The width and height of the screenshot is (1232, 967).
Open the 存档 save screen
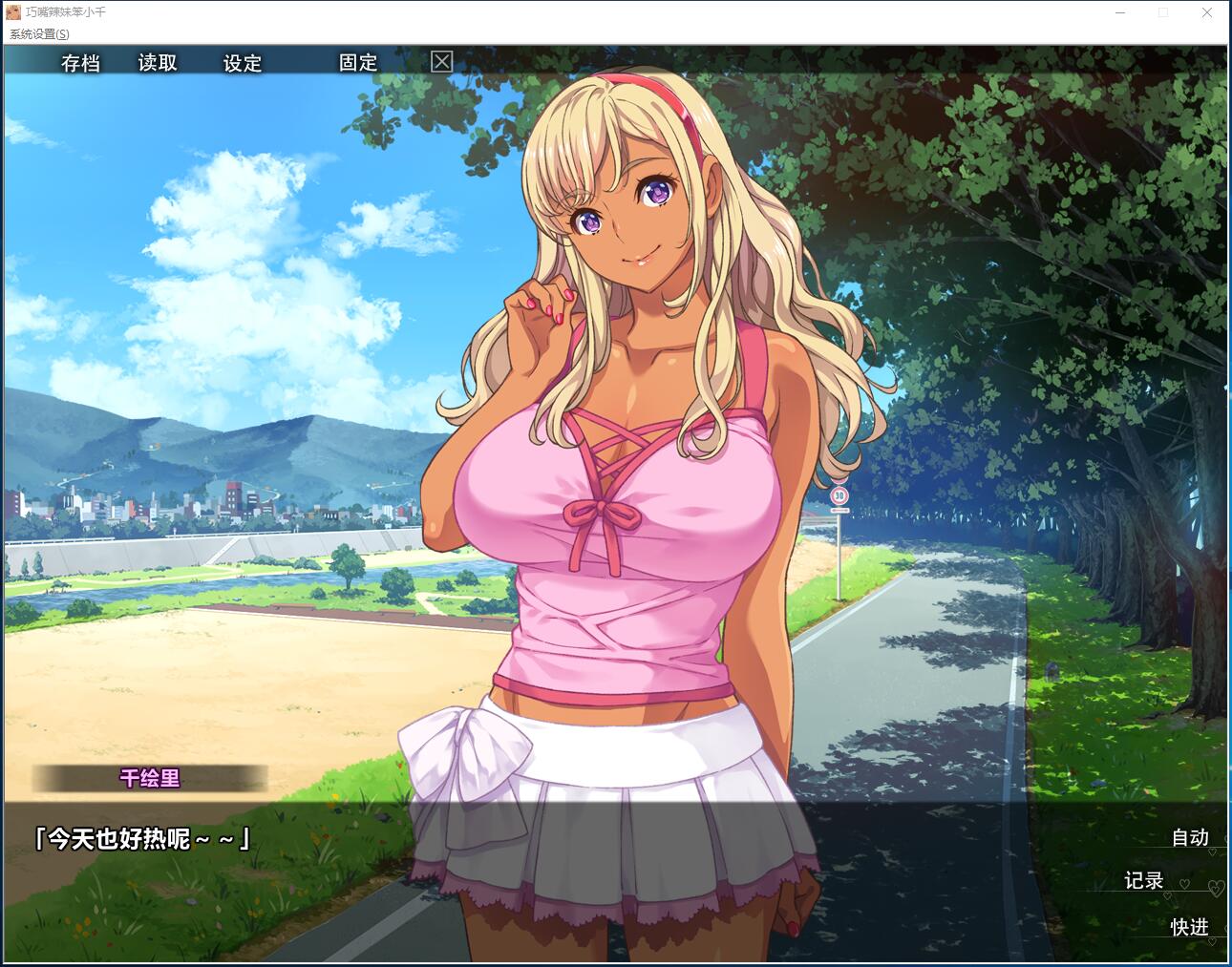(x=81, y=63)
